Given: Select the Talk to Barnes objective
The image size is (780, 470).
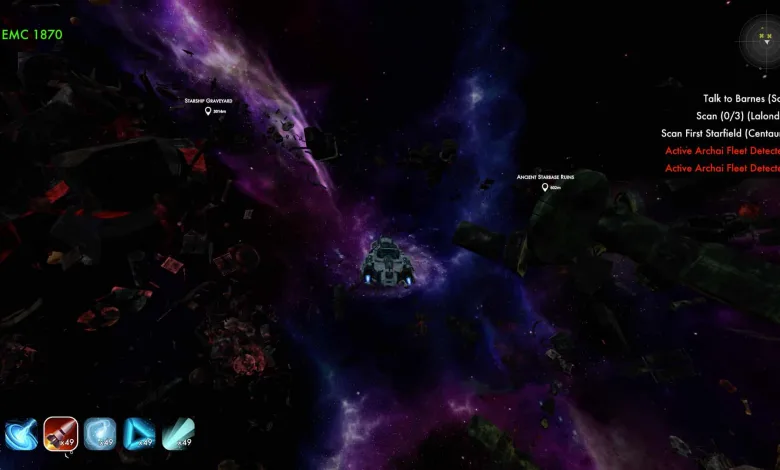Looking at the screenshot, I should (740, 99).
